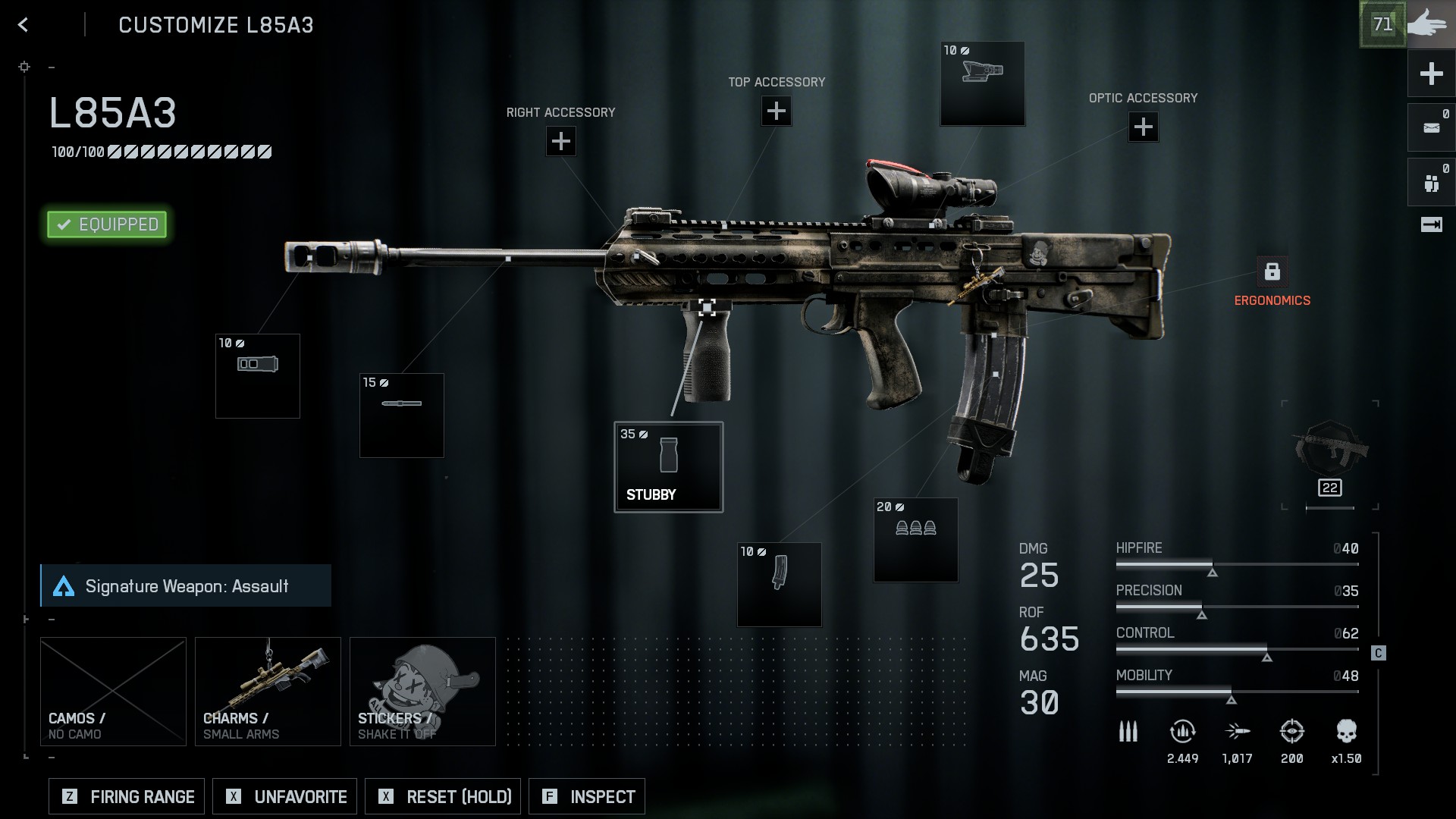Go back using the top-left arrow
This screenshot has height=819, width=1456.
(24, 25)
